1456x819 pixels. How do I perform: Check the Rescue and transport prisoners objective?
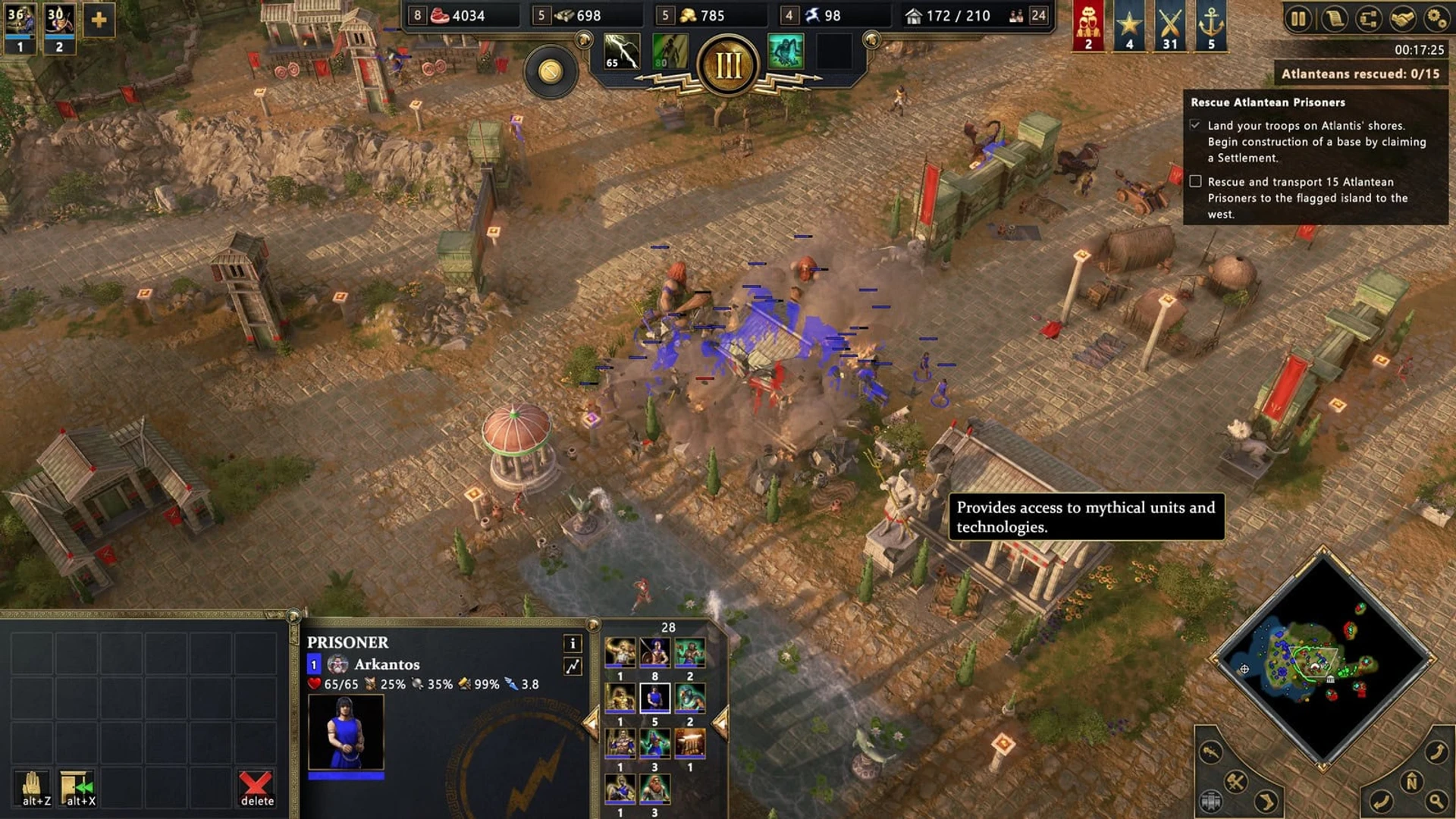tap(1197, 181)
